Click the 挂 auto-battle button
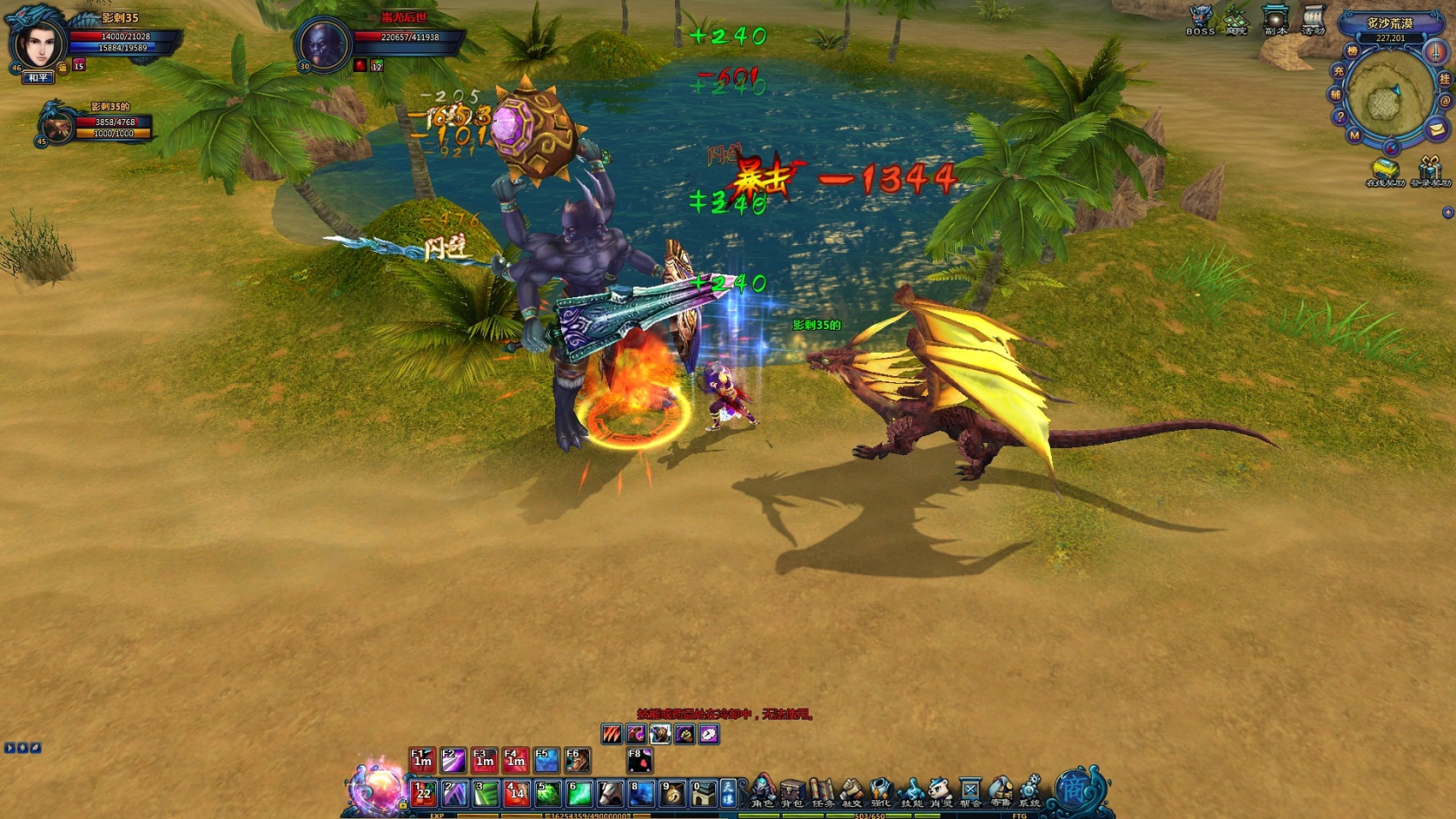The height and width of the screenshot is (819, 1456). tap(1445, 79)
